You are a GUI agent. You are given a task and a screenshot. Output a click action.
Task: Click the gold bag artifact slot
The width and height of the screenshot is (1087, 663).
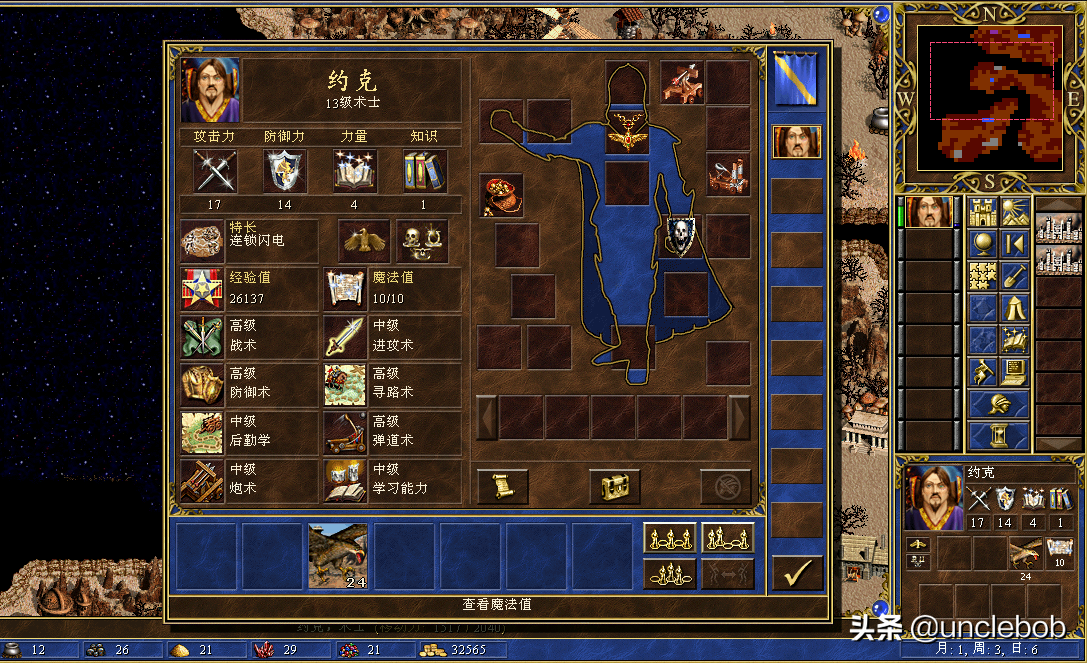[501, 195]
